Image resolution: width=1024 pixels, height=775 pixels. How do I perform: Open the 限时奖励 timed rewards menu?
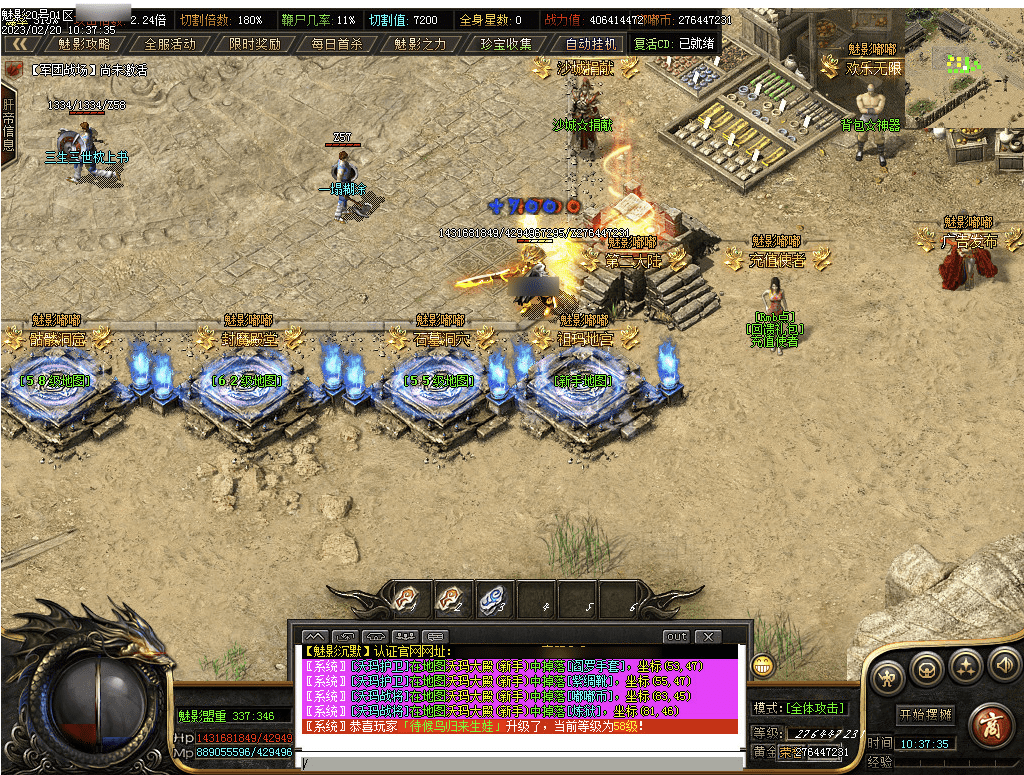pos(254,44)
